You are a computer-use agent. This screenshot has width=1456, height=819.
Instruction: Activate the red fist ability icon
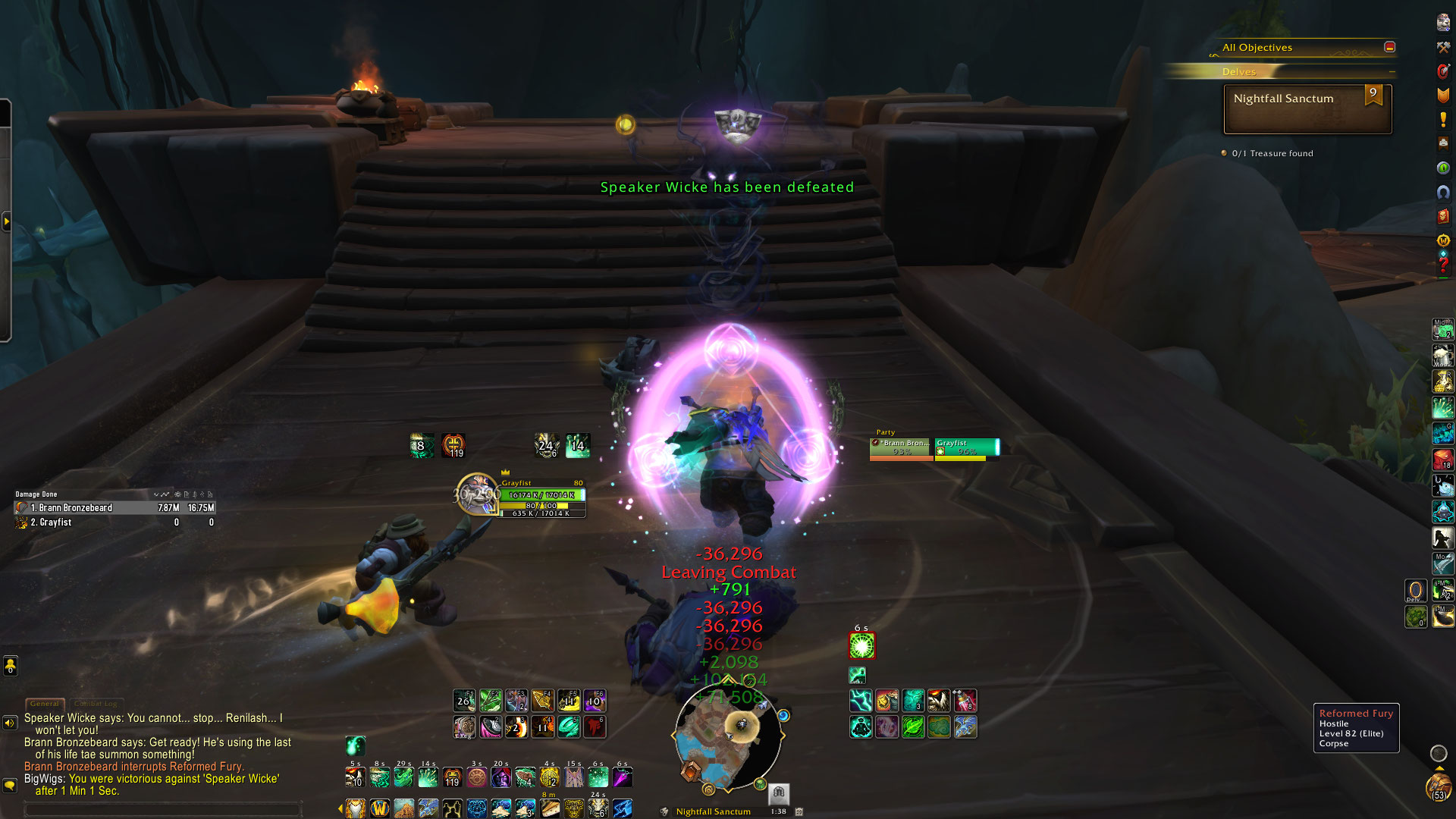point(595,727)
